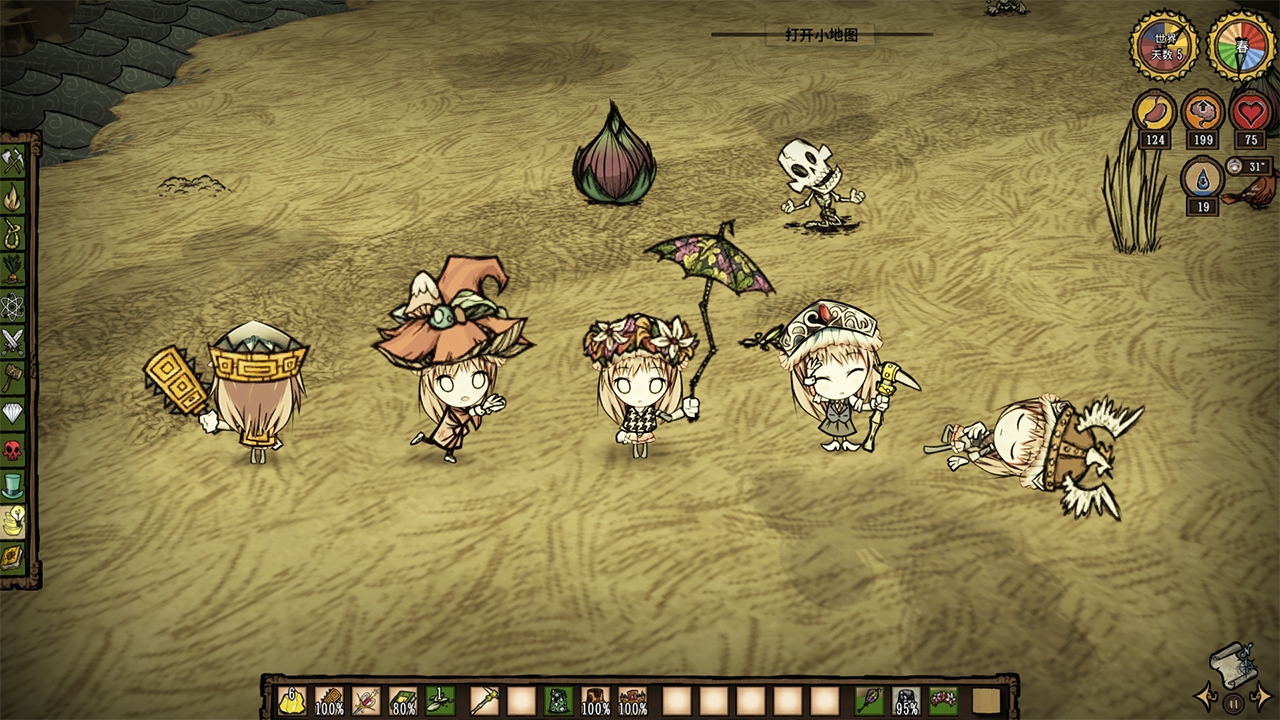1280x720 pixels.
Task: Select the gold nugget stack slot
Action: click(292, 700)
